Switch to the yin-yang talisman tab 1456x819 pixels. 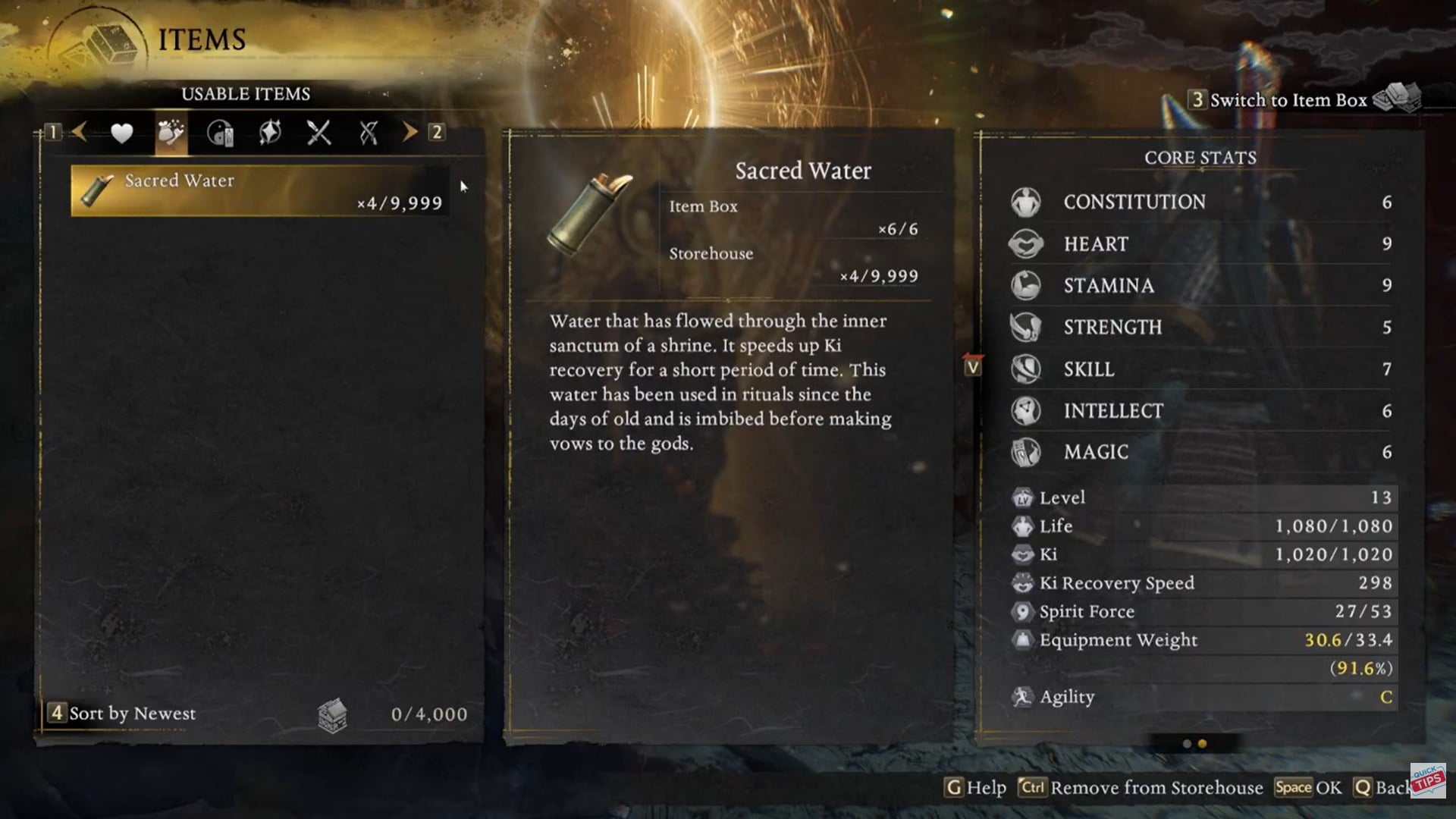click(220, 133)
